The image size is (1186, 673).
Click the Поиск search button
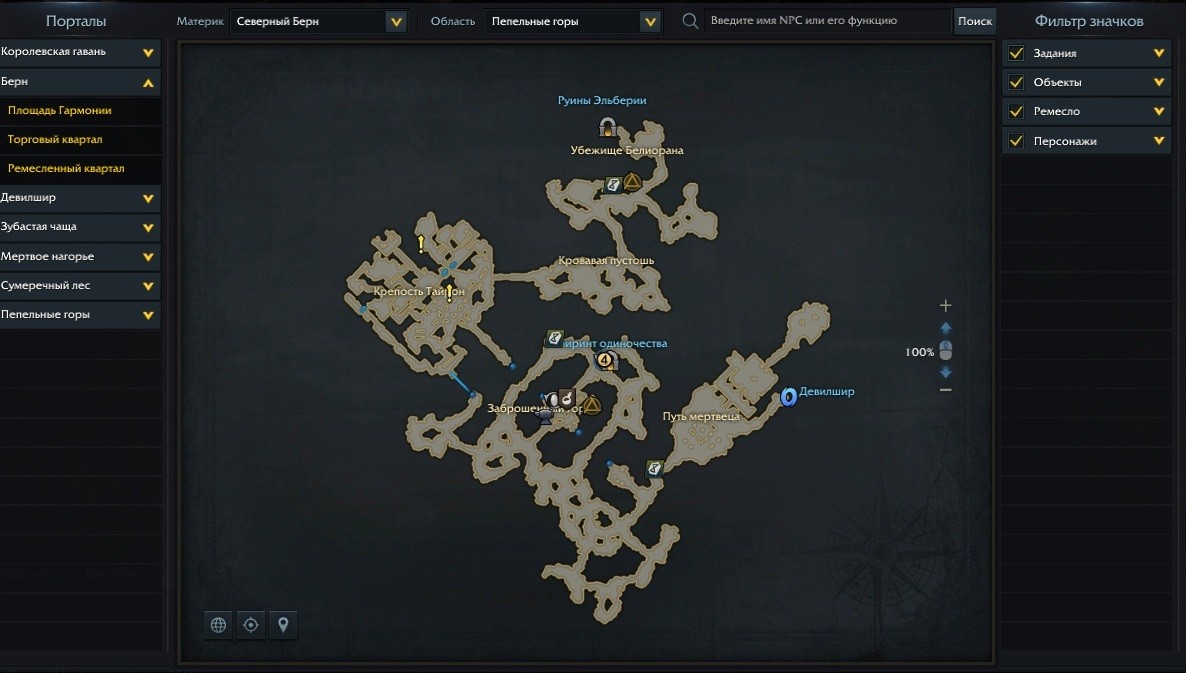(974, 21)
